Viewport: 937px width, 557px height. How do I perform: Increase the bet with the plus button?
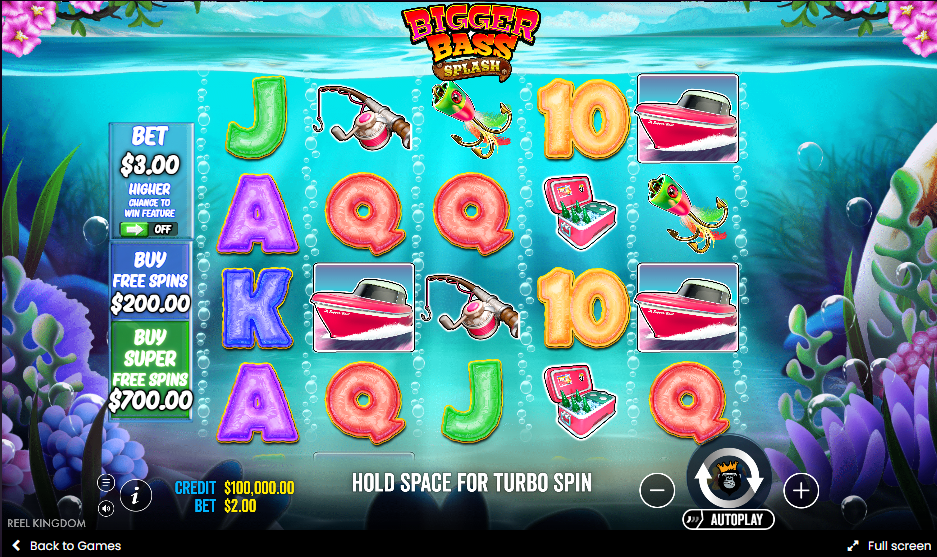point(801,490)
